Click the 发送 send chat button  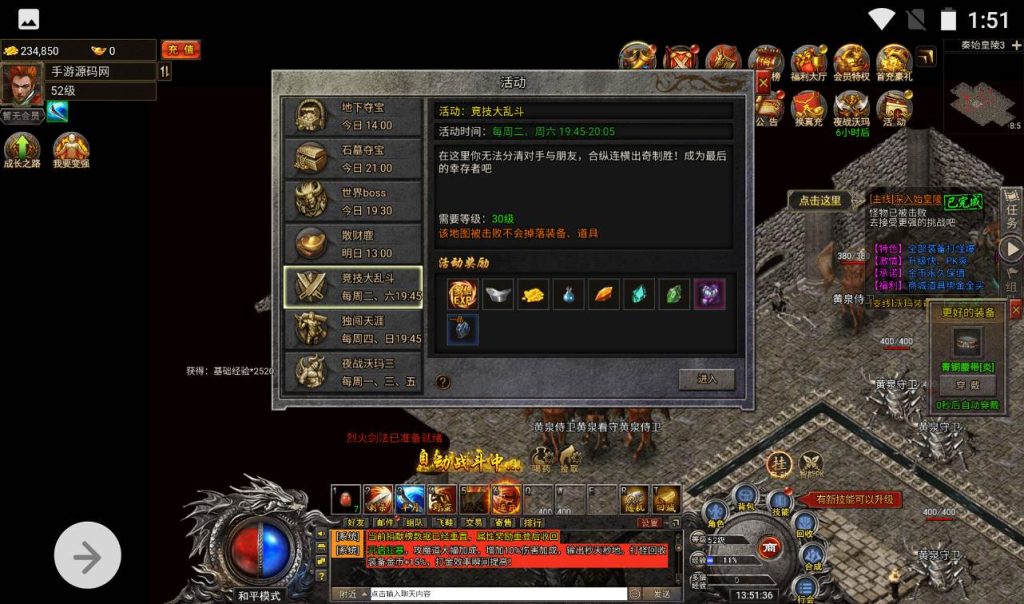(x=662, y=594)
